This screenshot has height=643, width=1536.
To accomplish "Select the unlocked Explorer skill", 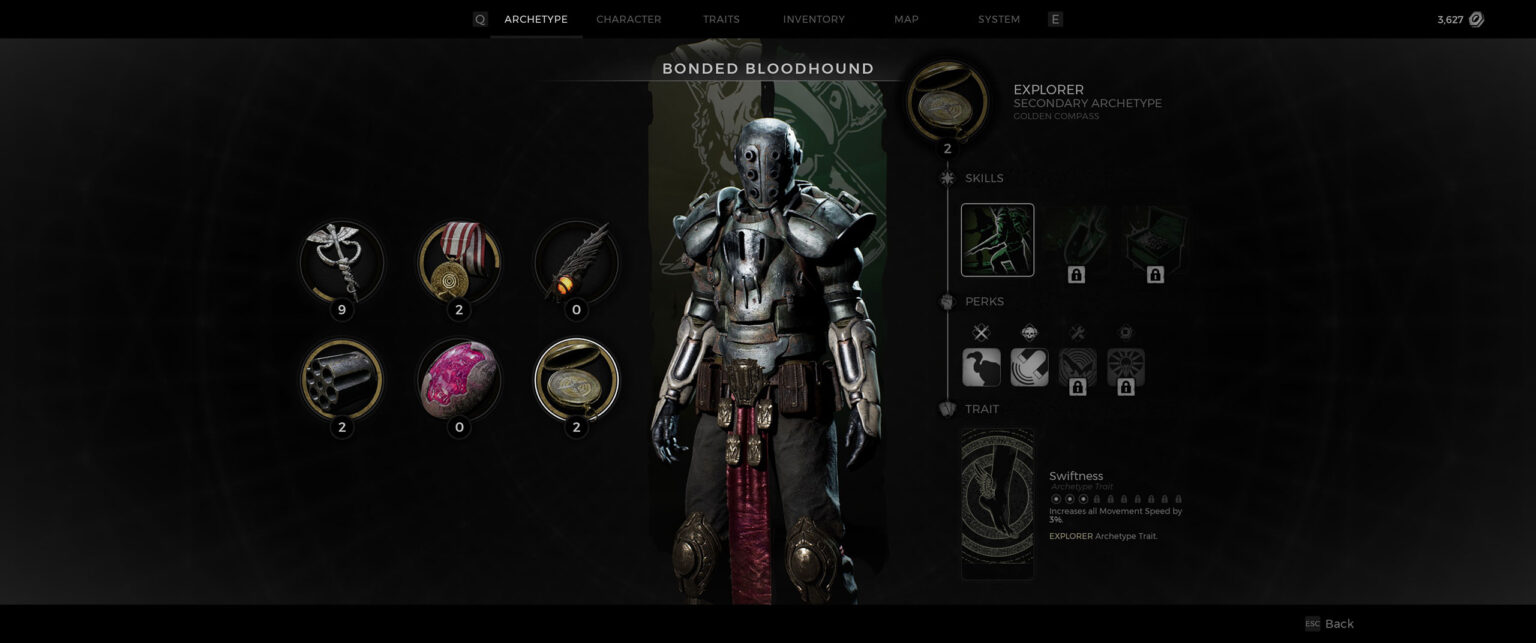I will click(x=997, y=240).
